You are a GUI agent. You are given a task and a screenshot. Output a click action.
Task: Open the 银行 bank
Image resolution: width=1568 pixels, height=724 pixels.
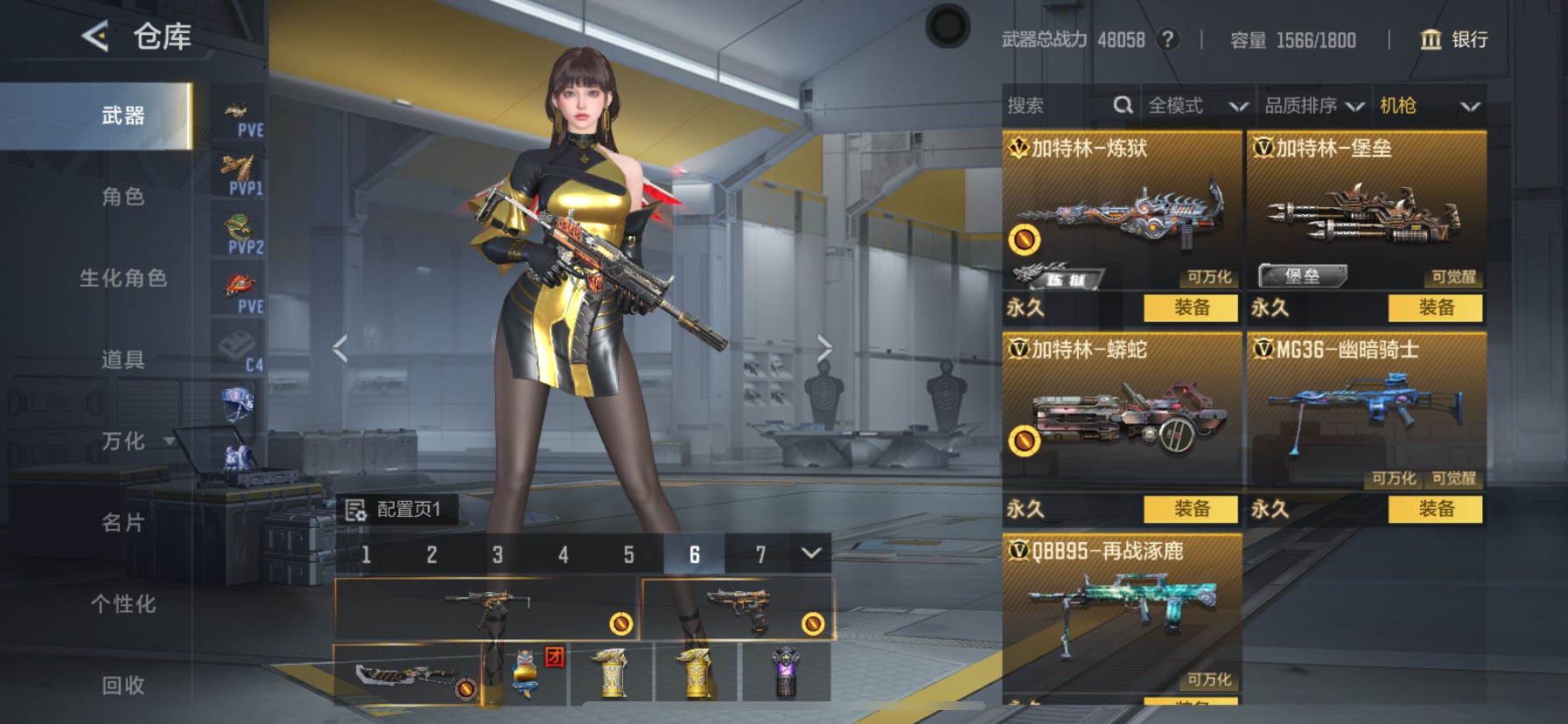pyautogui.click(x=1453, y=39)
